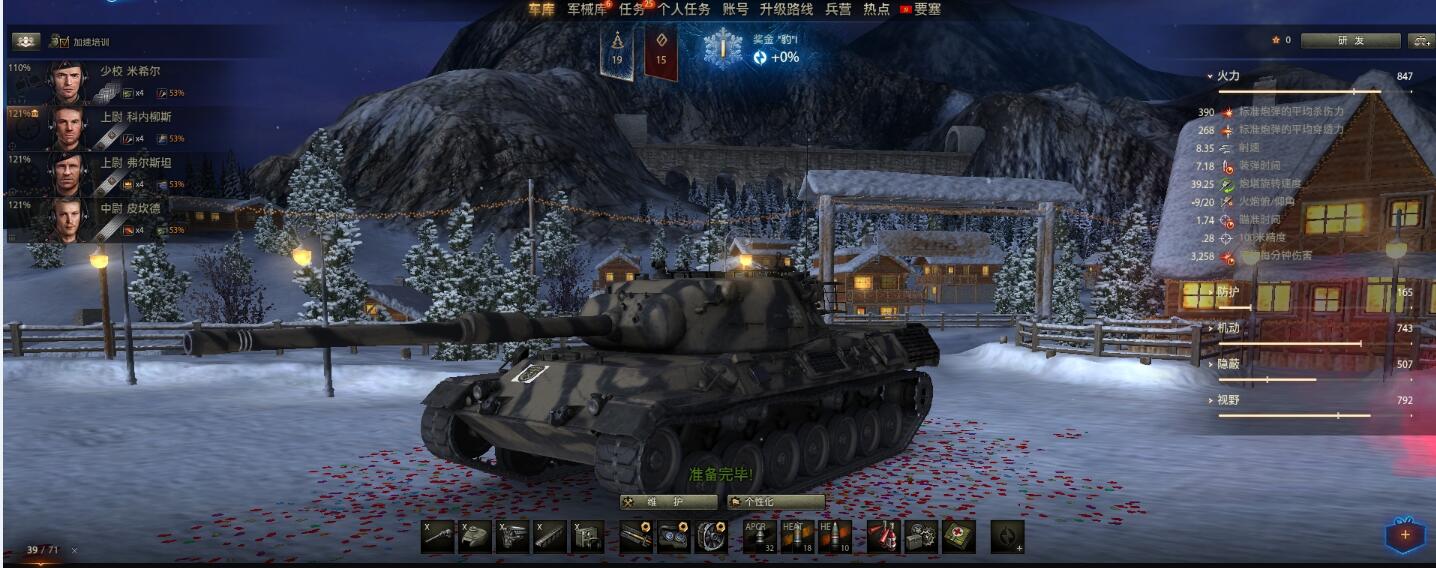Open the gun module slot
Viewport: 1436px width, 568px height.
(439, 537)
